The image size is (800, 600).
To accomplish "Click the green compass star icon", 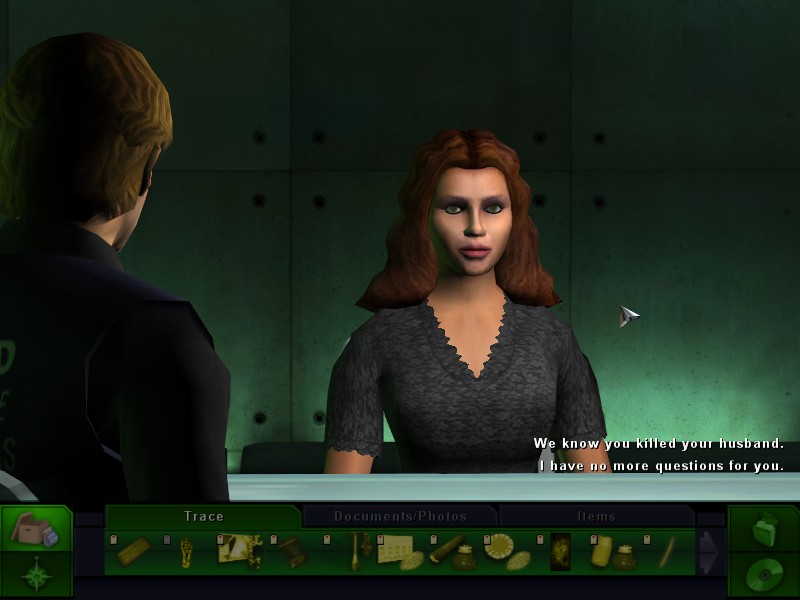I will 36,576.
